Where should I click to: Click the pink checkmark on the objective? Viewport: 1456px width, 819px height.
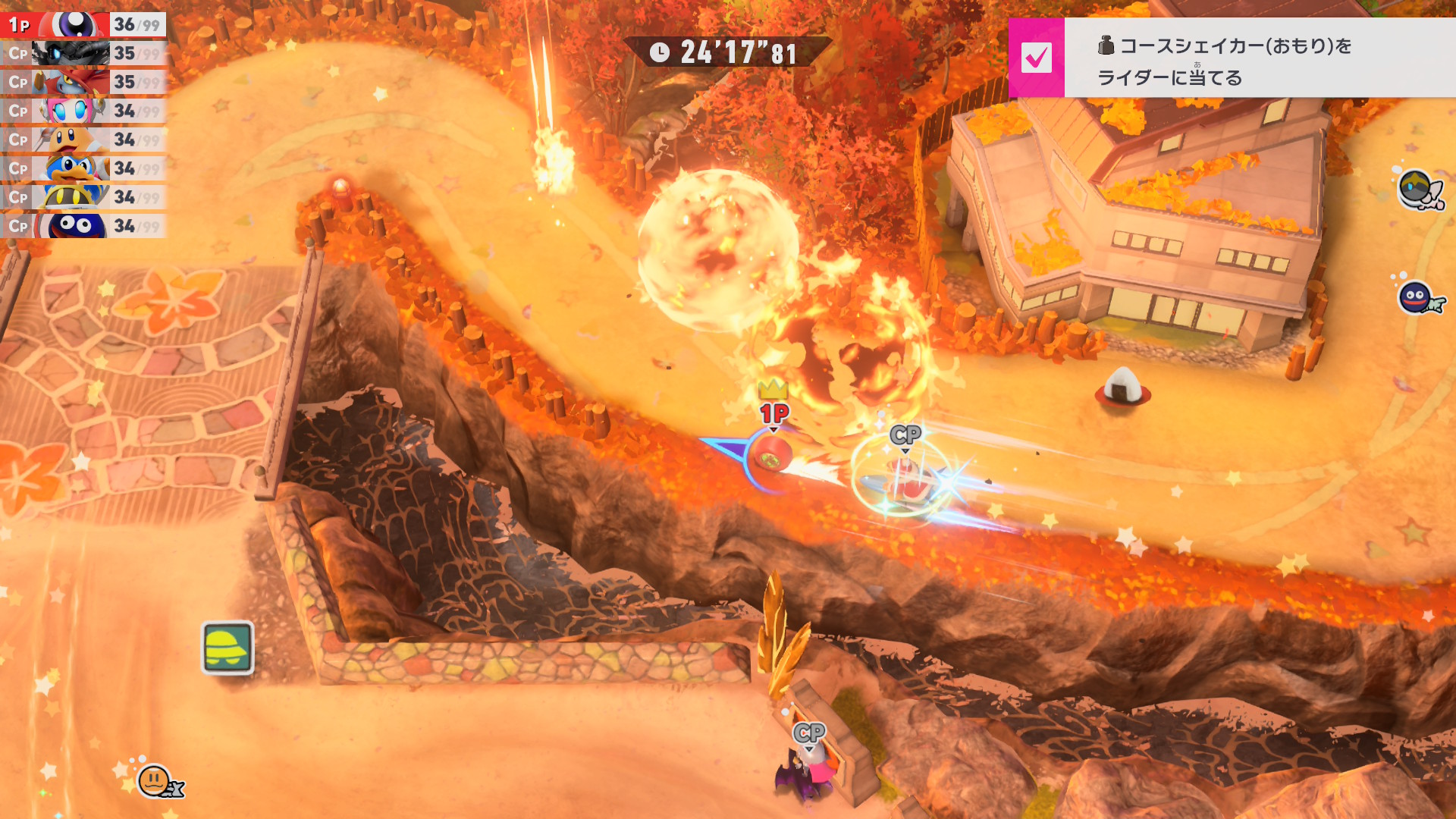(x=1036, y=58)
